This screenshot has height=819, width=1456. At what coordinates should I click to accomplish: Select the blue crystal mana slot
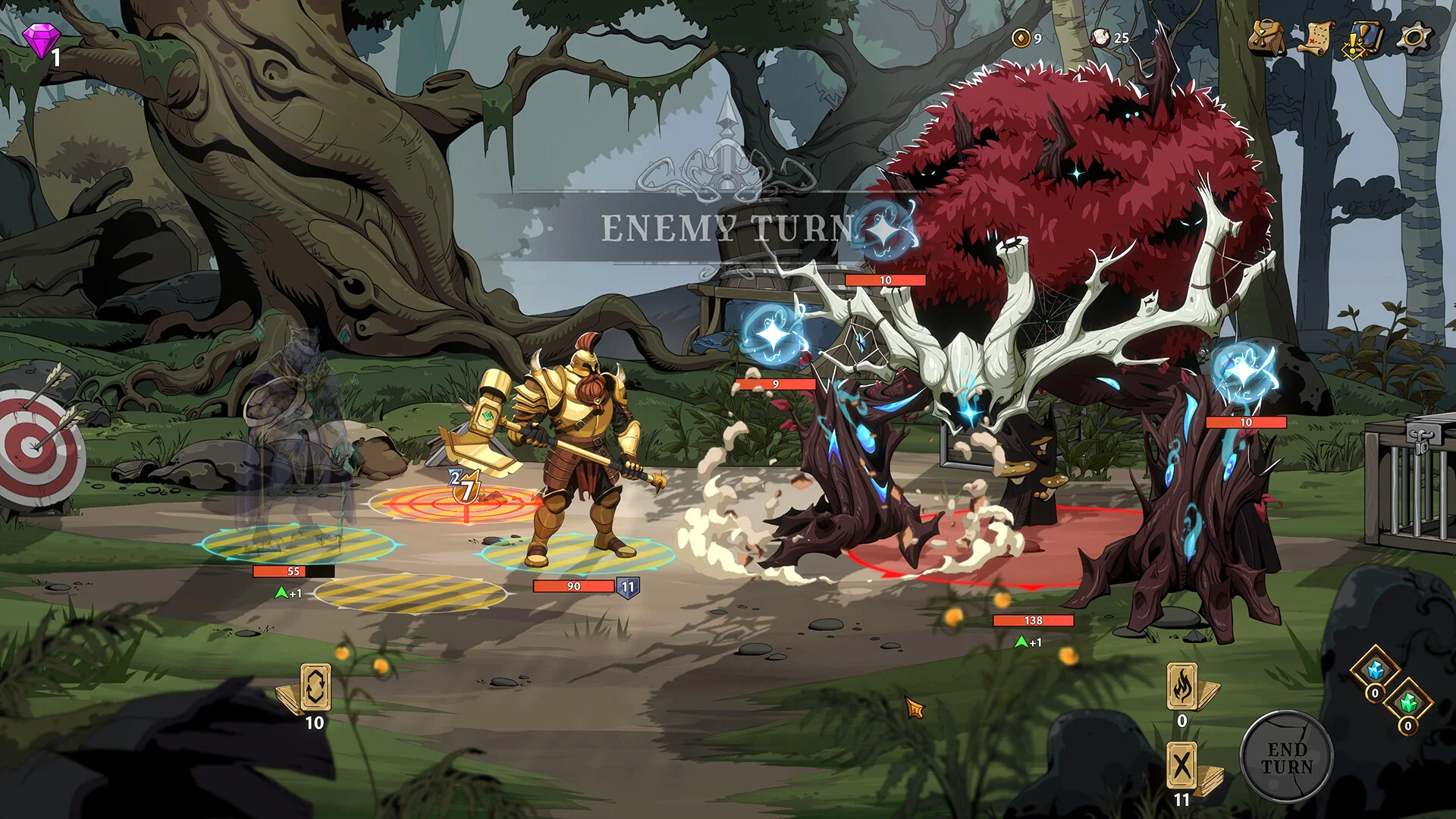[x=1375, y=670]
